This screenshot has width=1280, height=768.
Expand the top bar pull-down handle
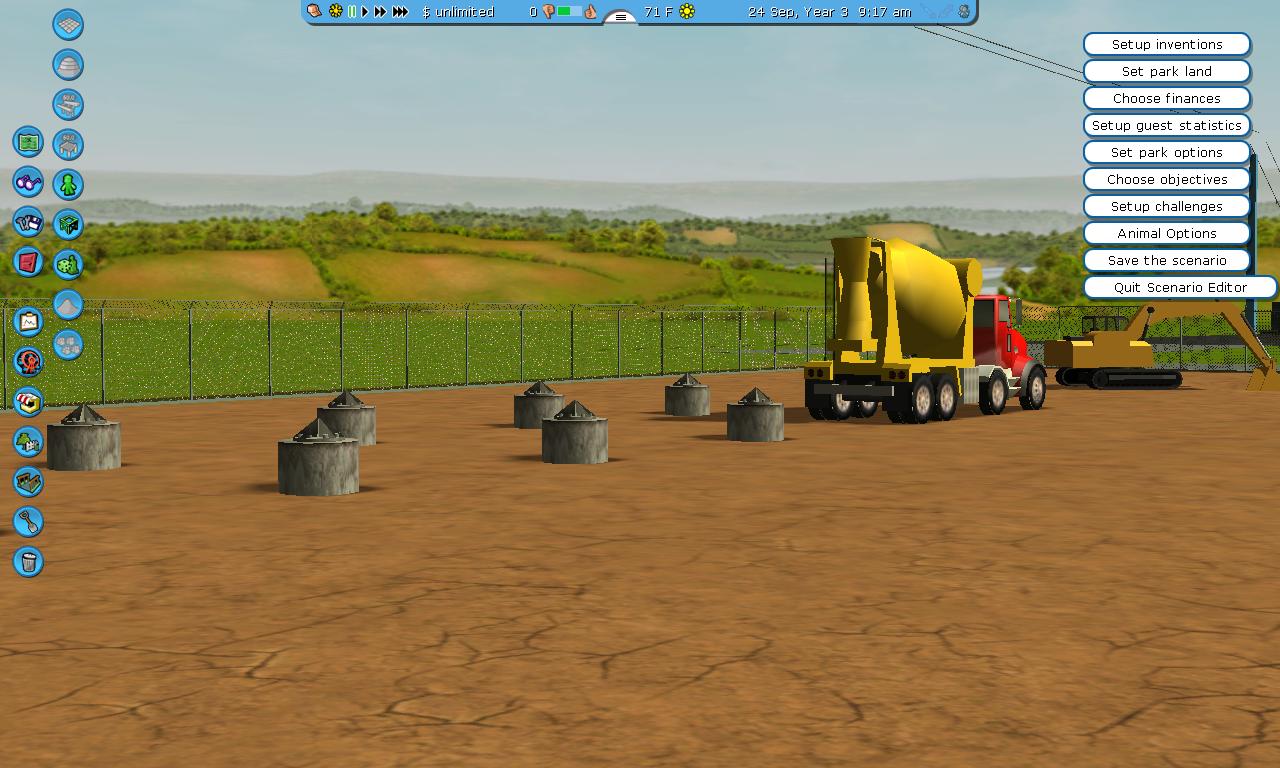620,17
